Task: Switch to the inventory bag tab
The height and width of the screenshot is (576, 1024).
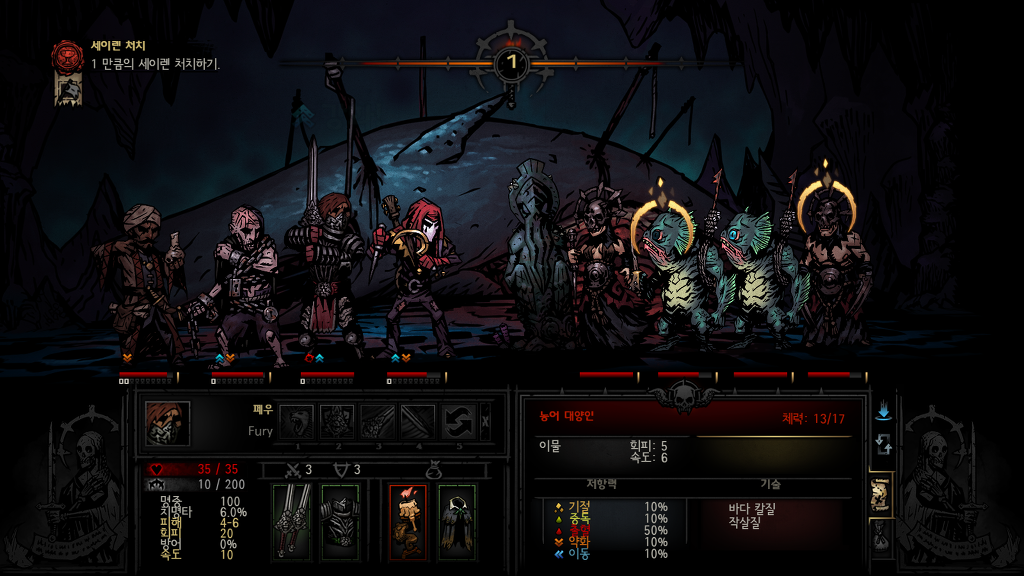Action: click(882, 538)
